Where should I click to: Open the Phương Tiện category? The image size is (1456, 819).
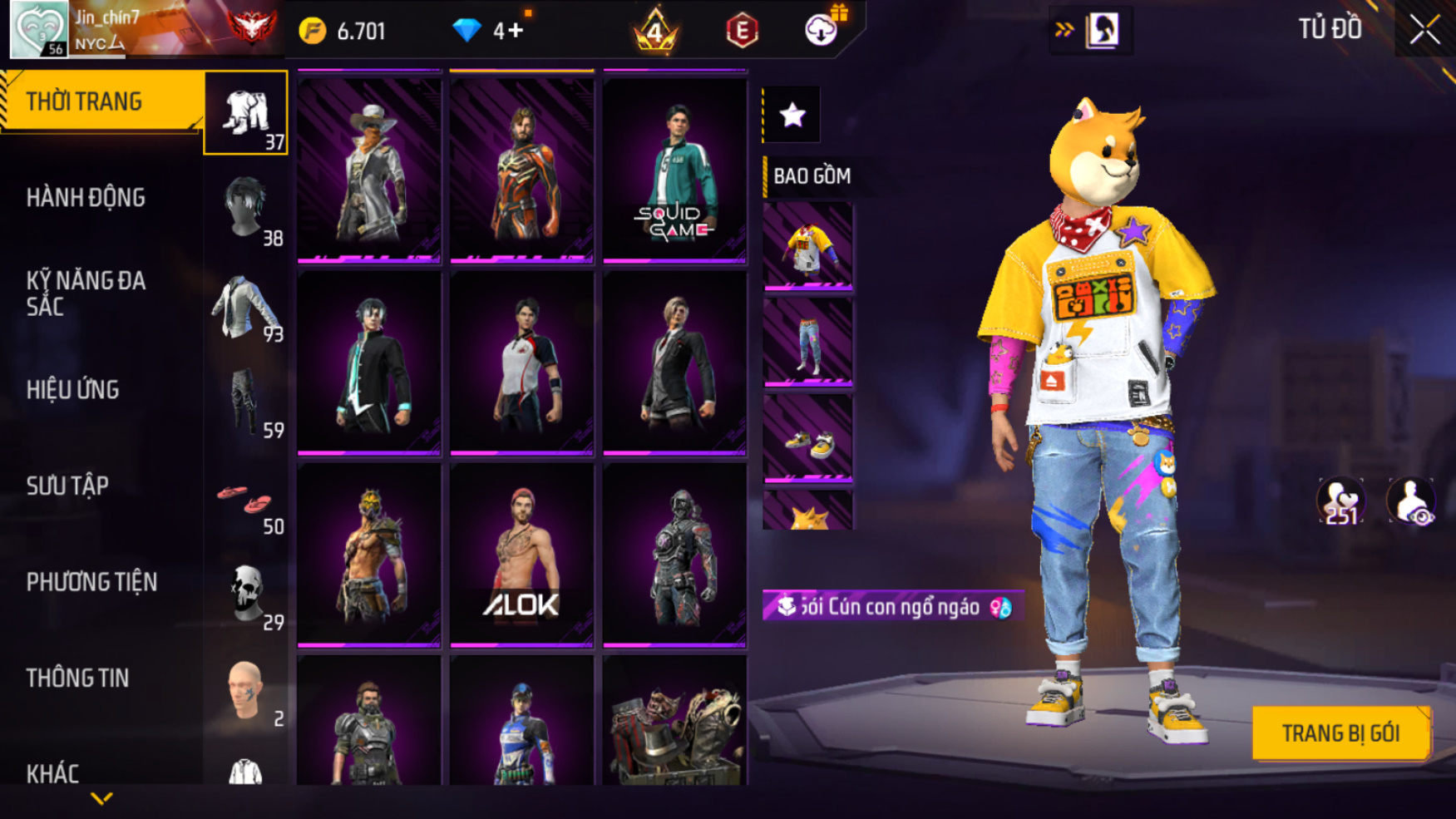[x=91, y=582]
